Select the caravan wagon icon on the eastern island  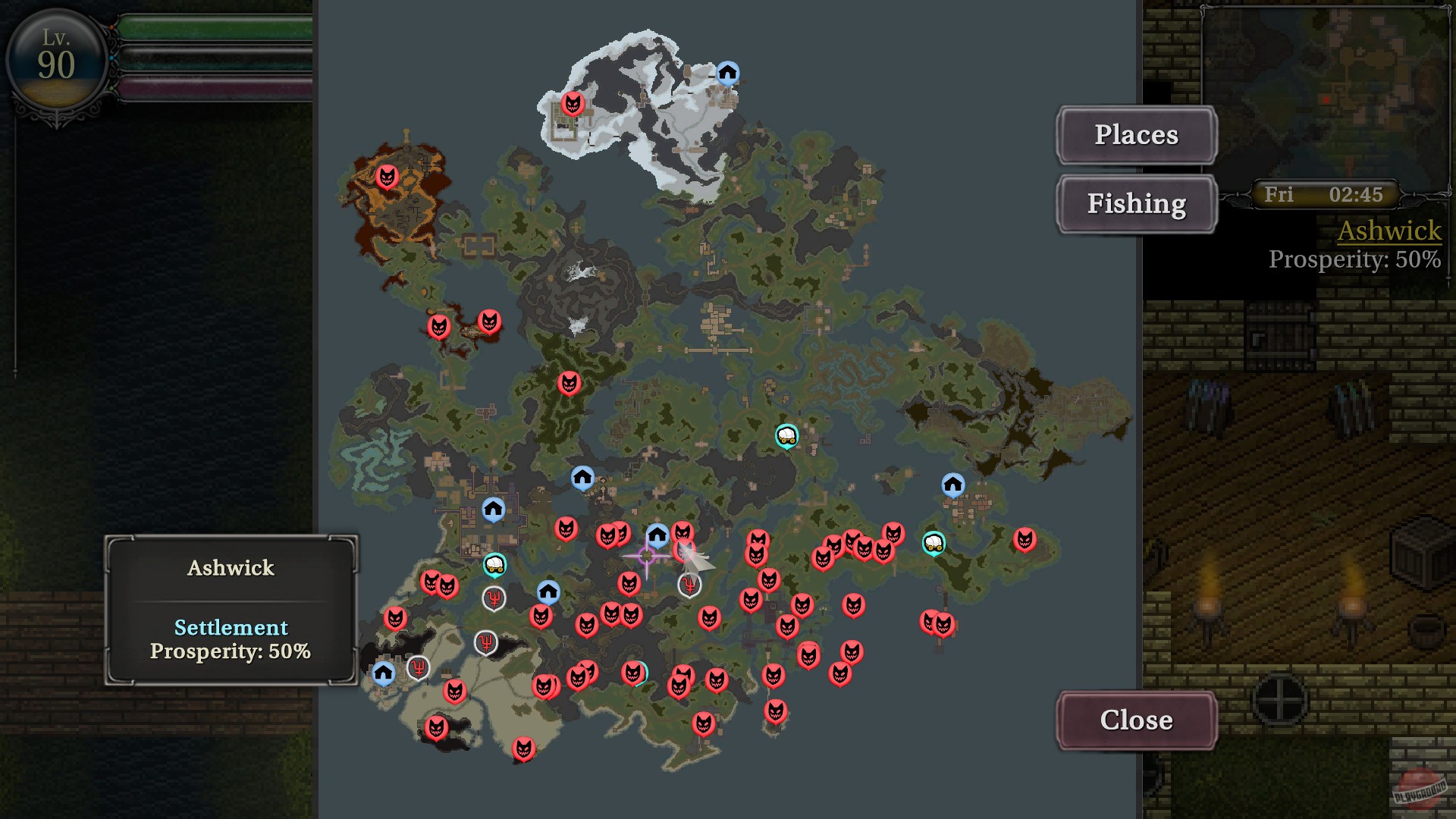[x=934, y=543]
